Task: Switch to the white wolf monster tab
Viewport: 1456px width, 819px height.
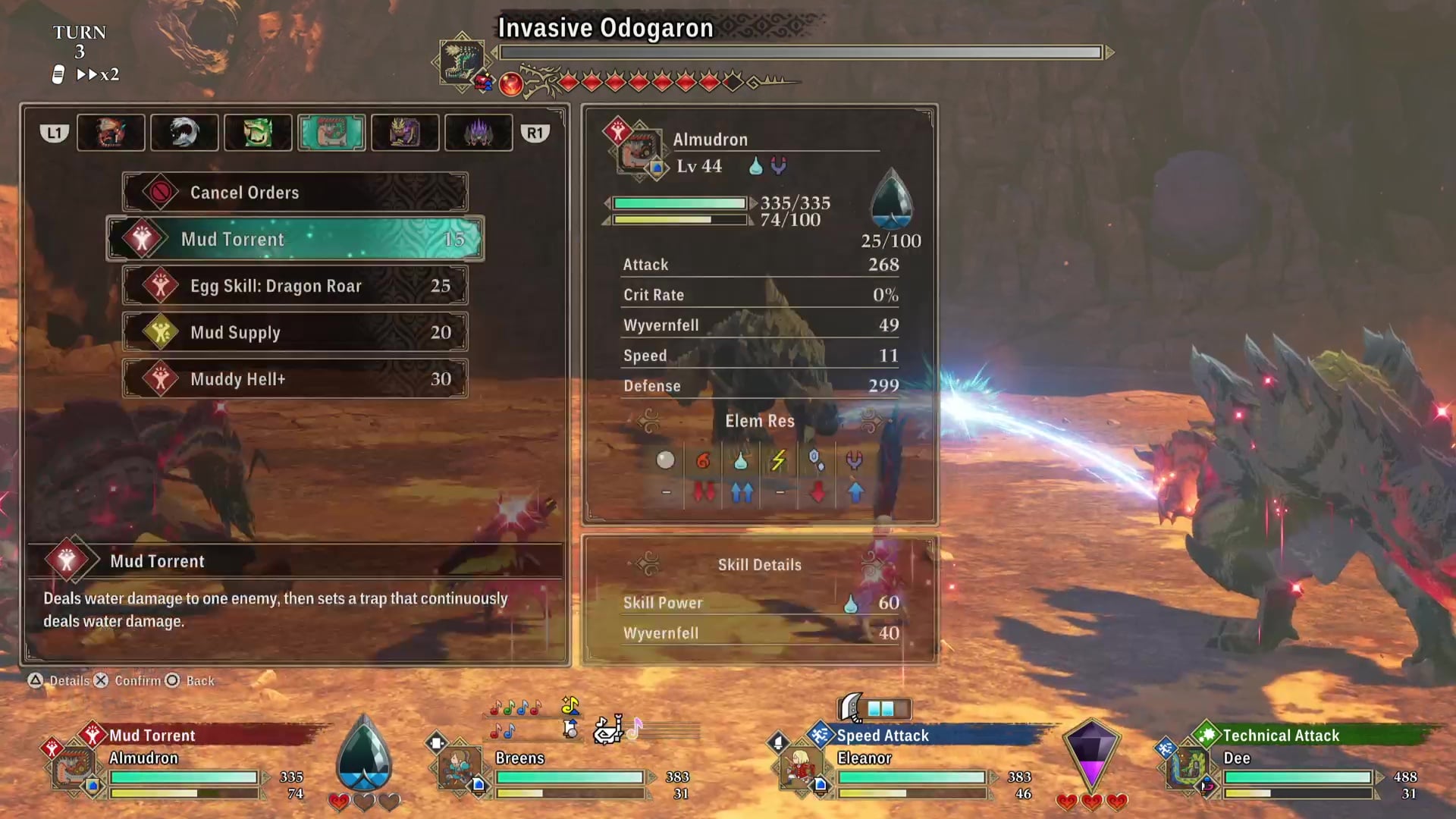Action: 184,133
